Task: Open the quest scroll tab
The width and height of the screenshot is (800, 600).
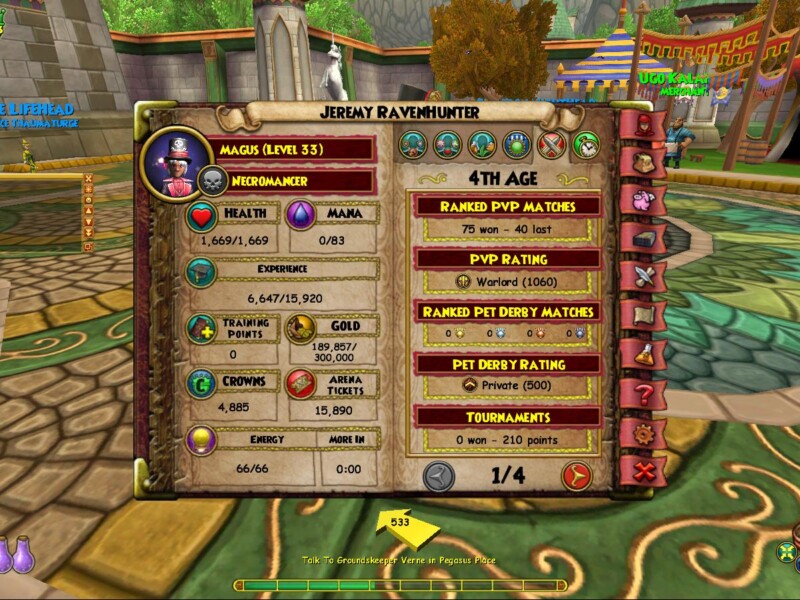Action: (640, 315)
